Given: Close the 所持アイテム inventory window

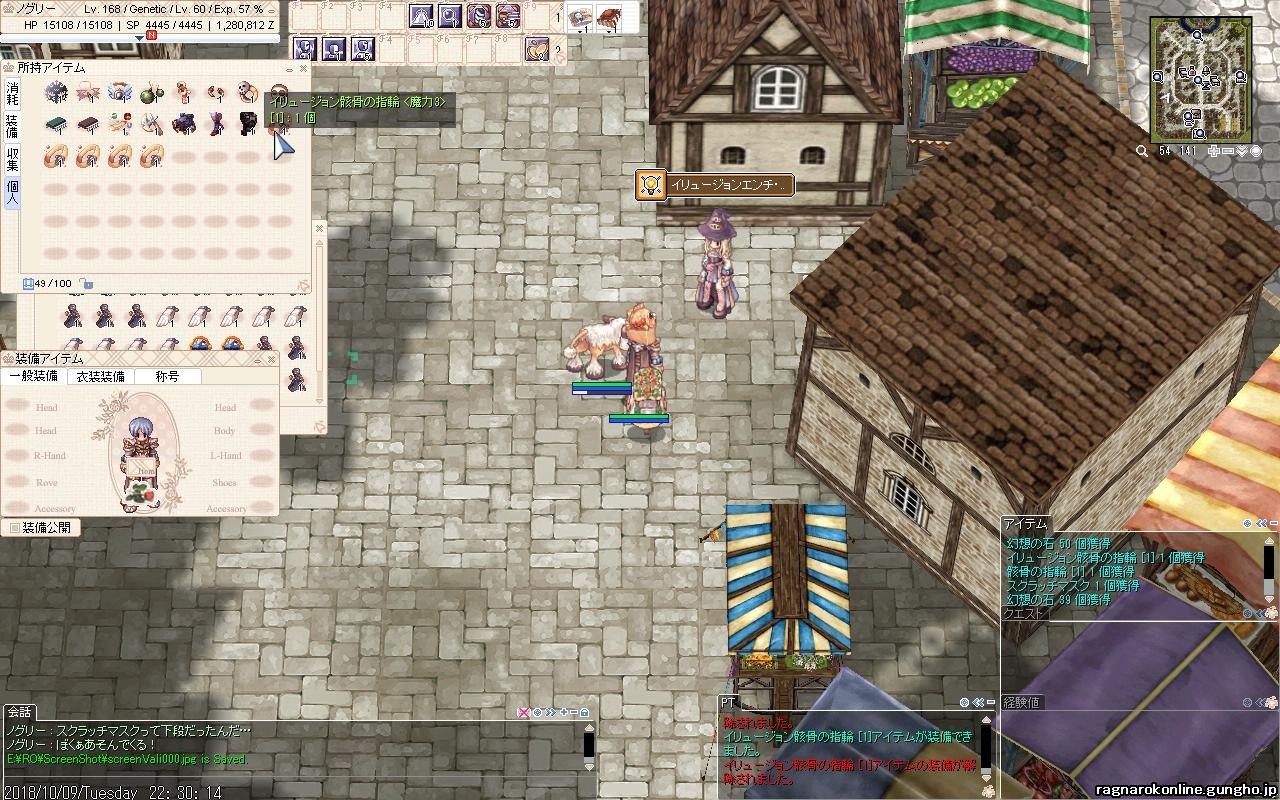Looking at the screenshot, I should pos(303,69).
